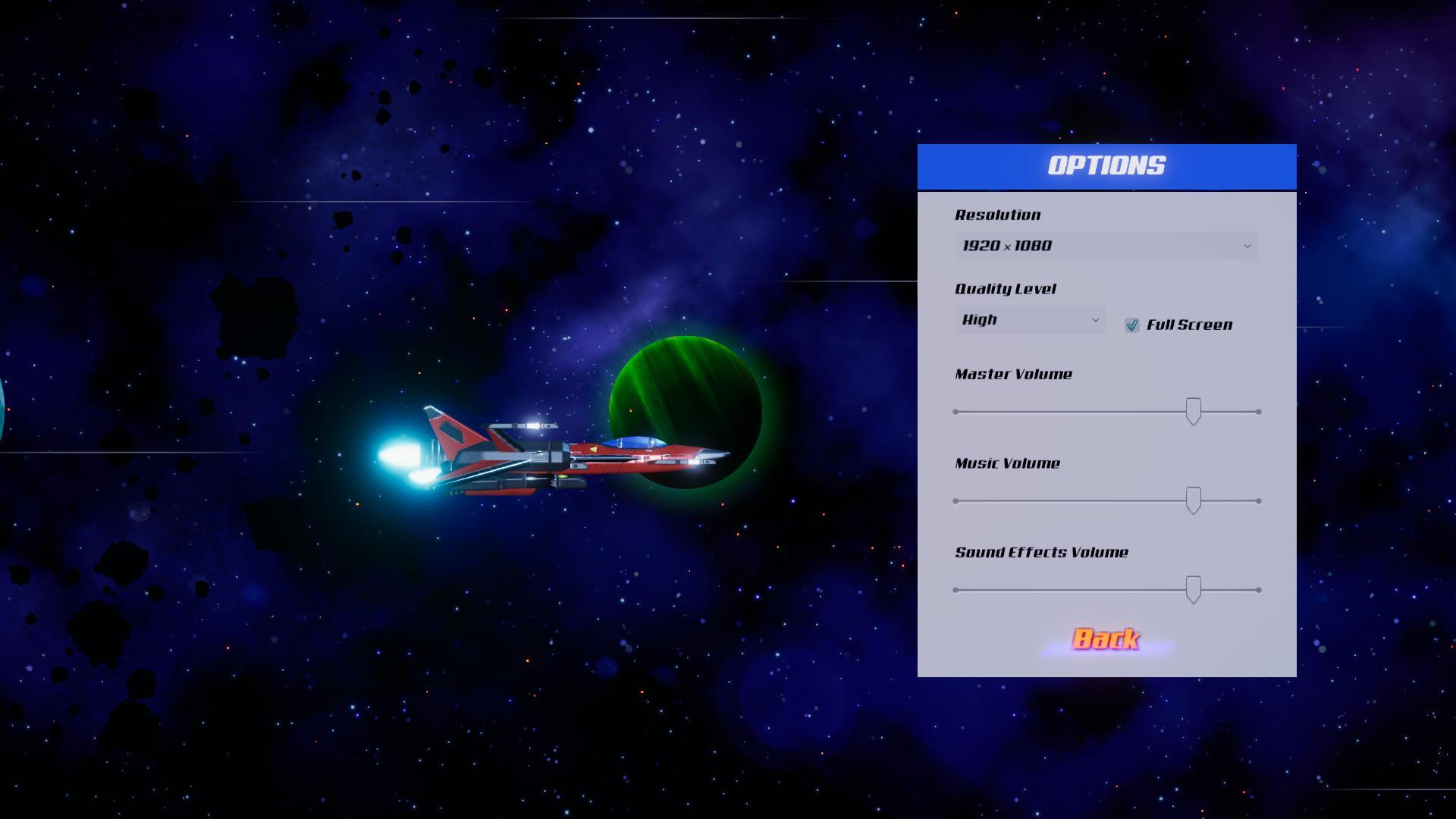Screen dimensions: 1456x819
Task: Click the Music Volume slider handle
Action: coord(1194,501)
